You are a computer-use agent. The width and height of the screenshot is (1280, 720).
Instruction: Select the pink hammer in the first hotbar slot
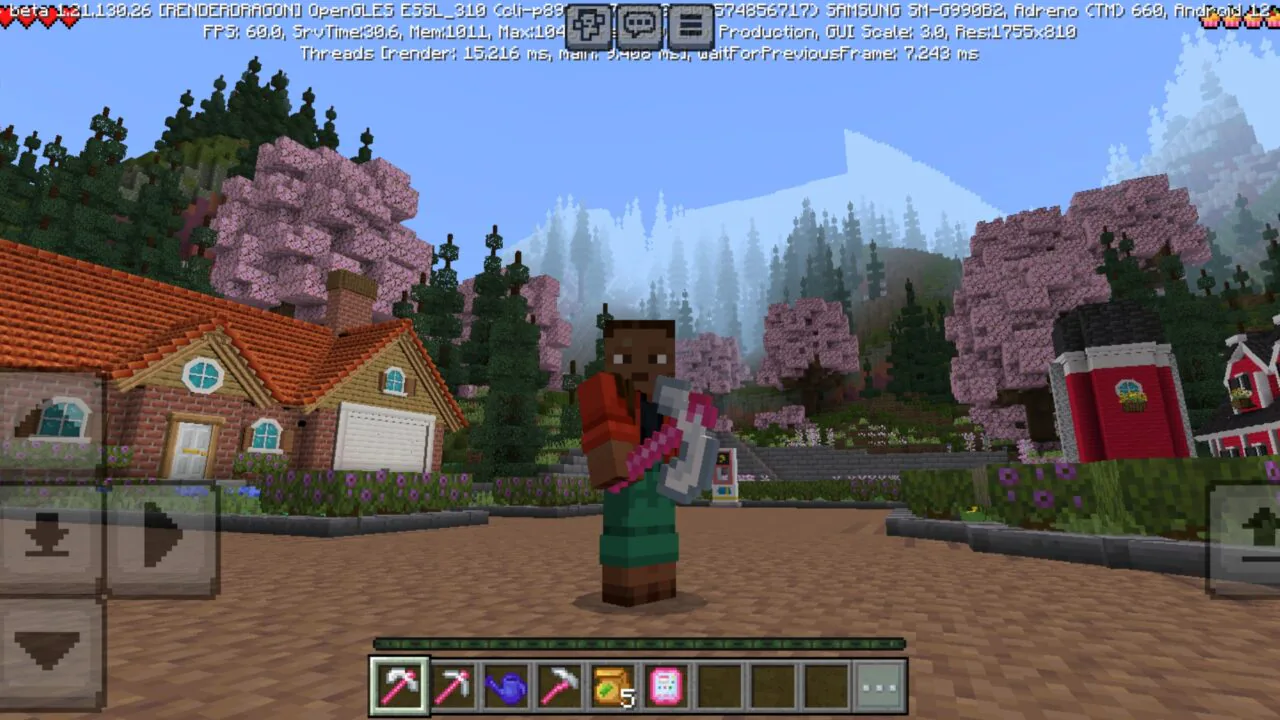399,684
